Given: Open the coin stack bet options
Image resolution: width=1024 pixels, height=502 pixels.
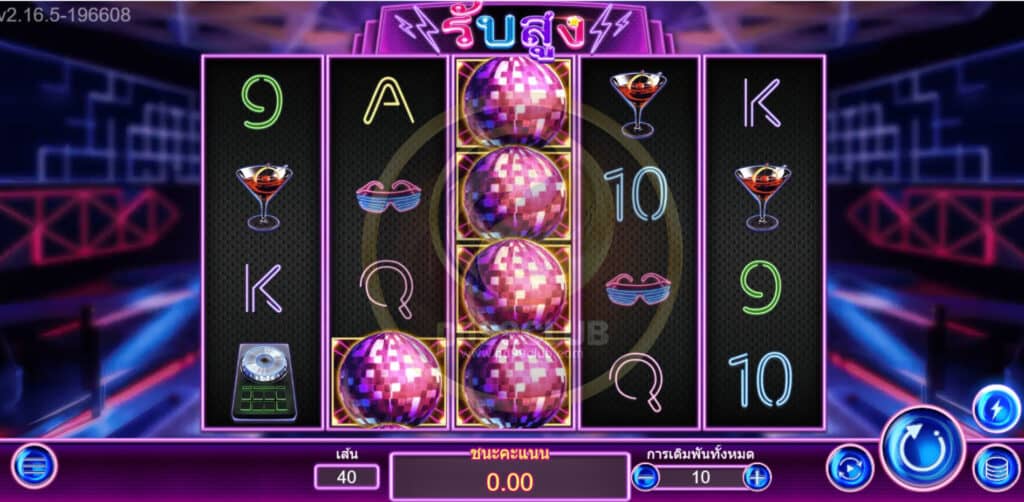Looking at the screenshot, I should [x=995, y=467].
